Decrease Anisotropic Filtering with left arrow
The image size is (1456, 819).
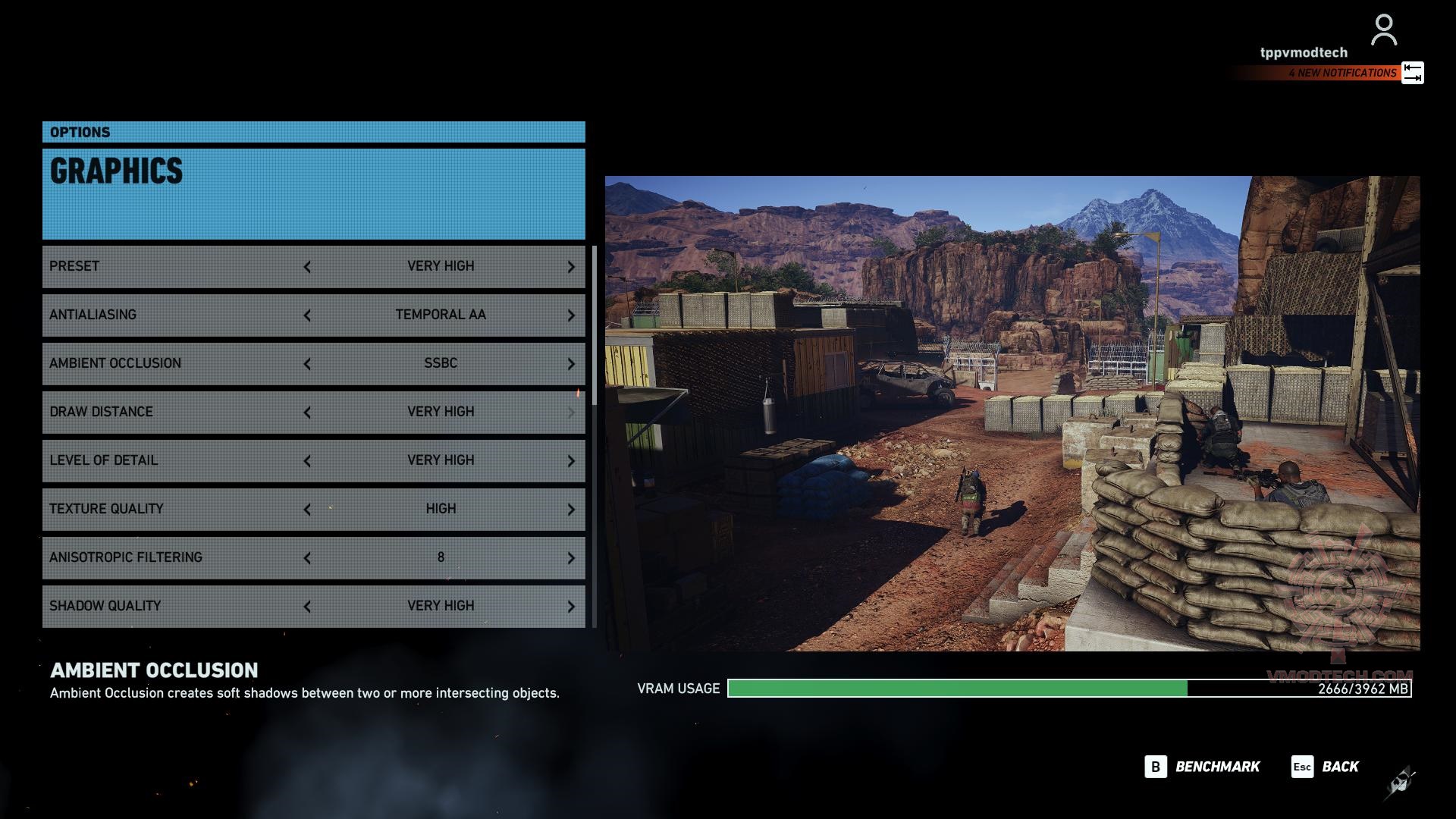(x=307, y=558)
